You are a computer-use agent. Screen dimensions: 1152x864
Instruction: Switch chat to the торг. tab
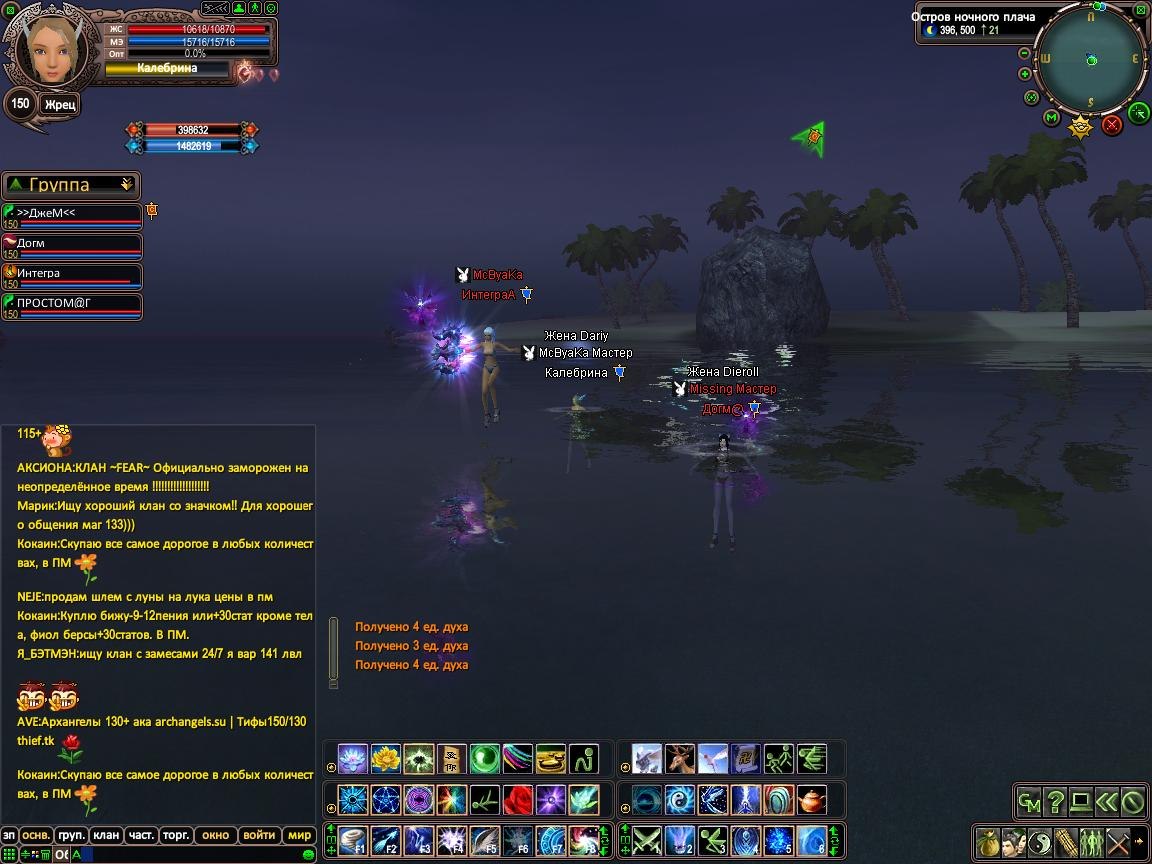pyautogui.click(x=177, y=835)
